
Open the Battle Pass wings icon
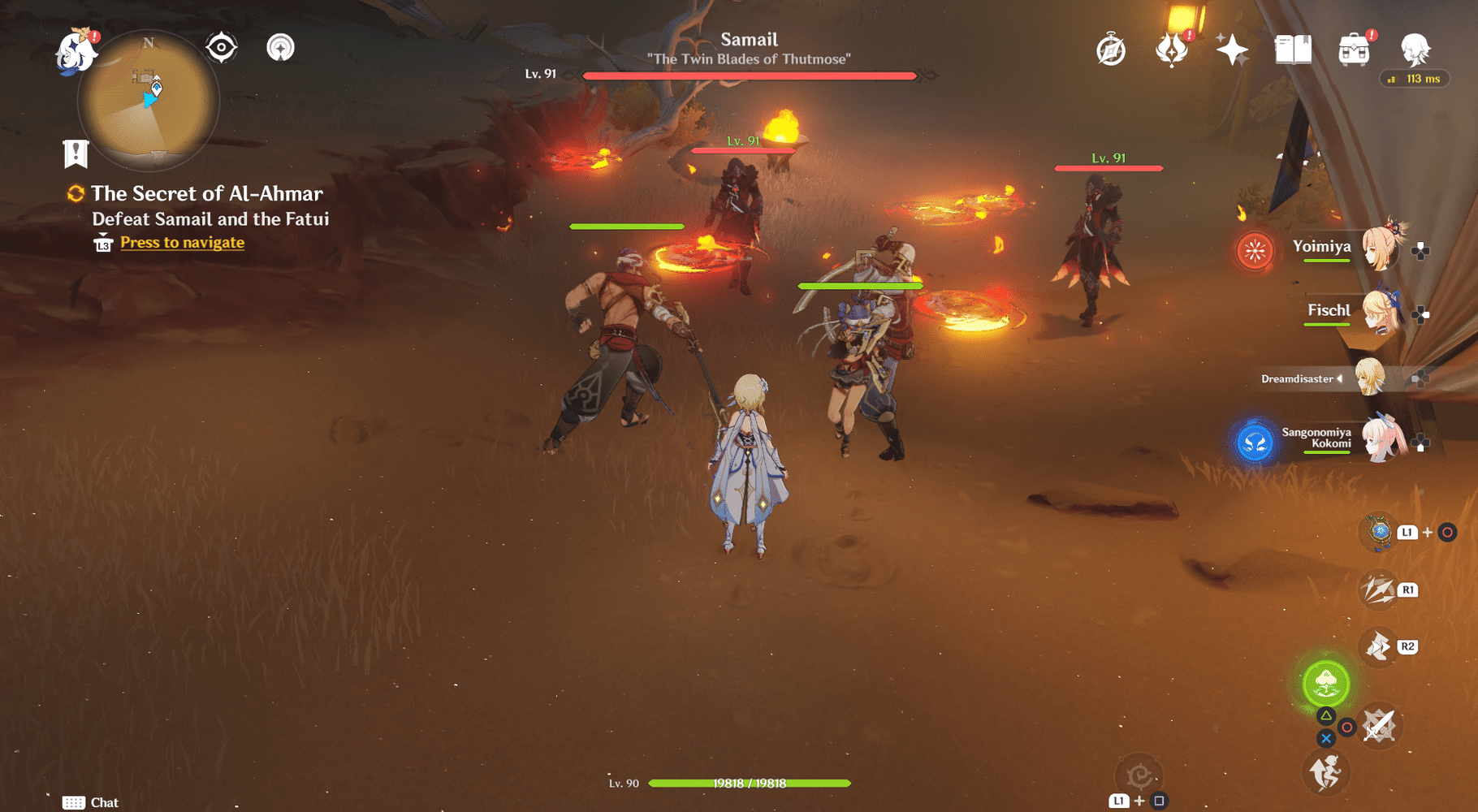(1172, 49)
